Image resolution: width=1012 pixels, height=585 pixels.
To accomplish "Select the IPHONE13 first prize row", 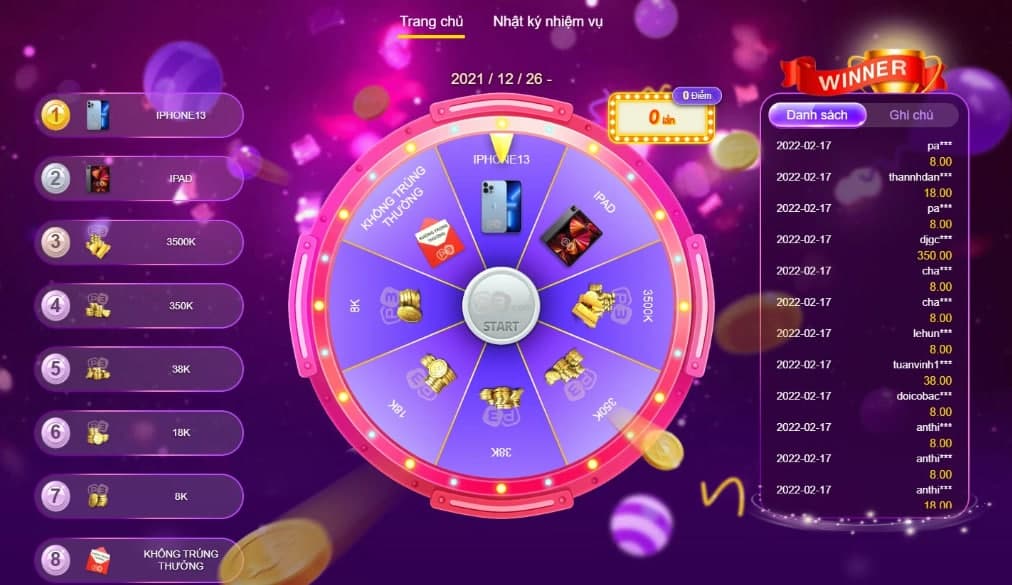I will [140, 115].
